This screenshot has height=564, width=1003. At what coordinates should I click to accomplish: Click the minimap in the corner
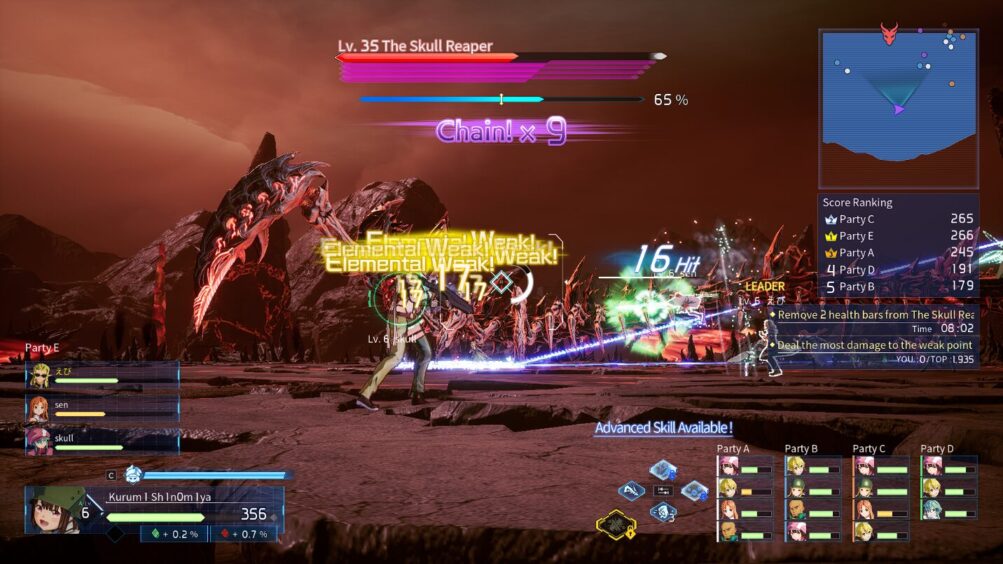pyautogui.click(x=898, y=108)
